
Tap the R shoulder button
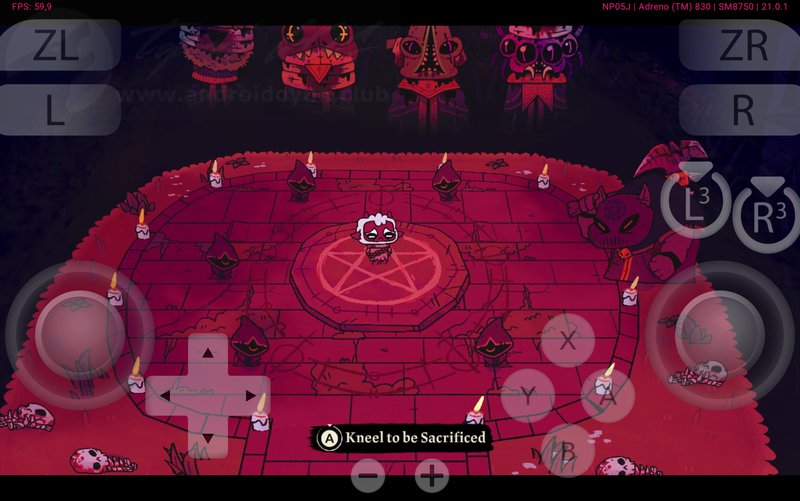coord(740,111)
